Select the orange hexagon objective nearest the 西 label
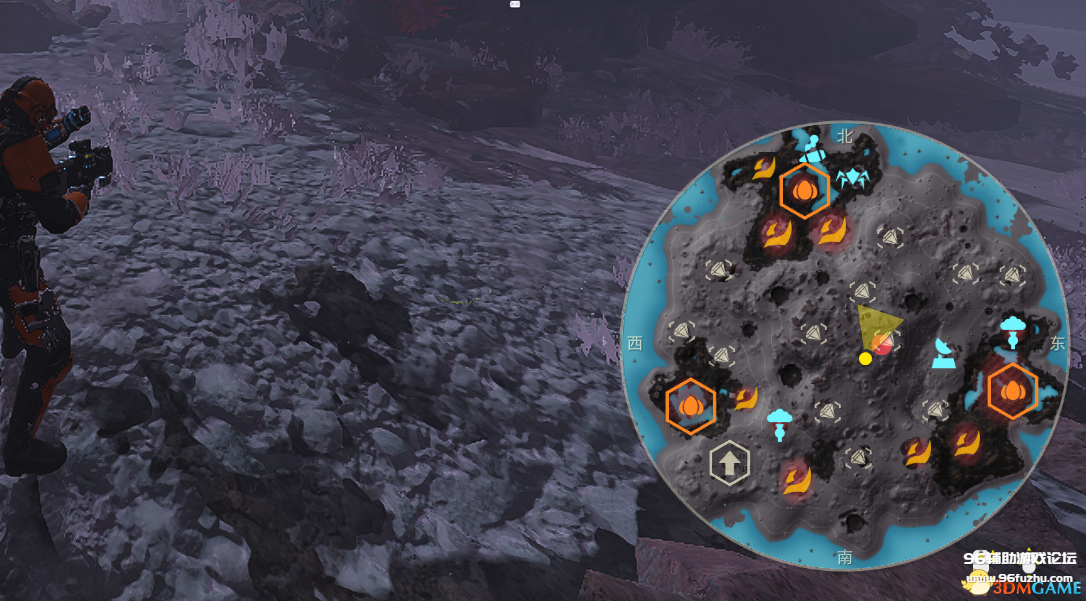 click(x=690, y=406)
